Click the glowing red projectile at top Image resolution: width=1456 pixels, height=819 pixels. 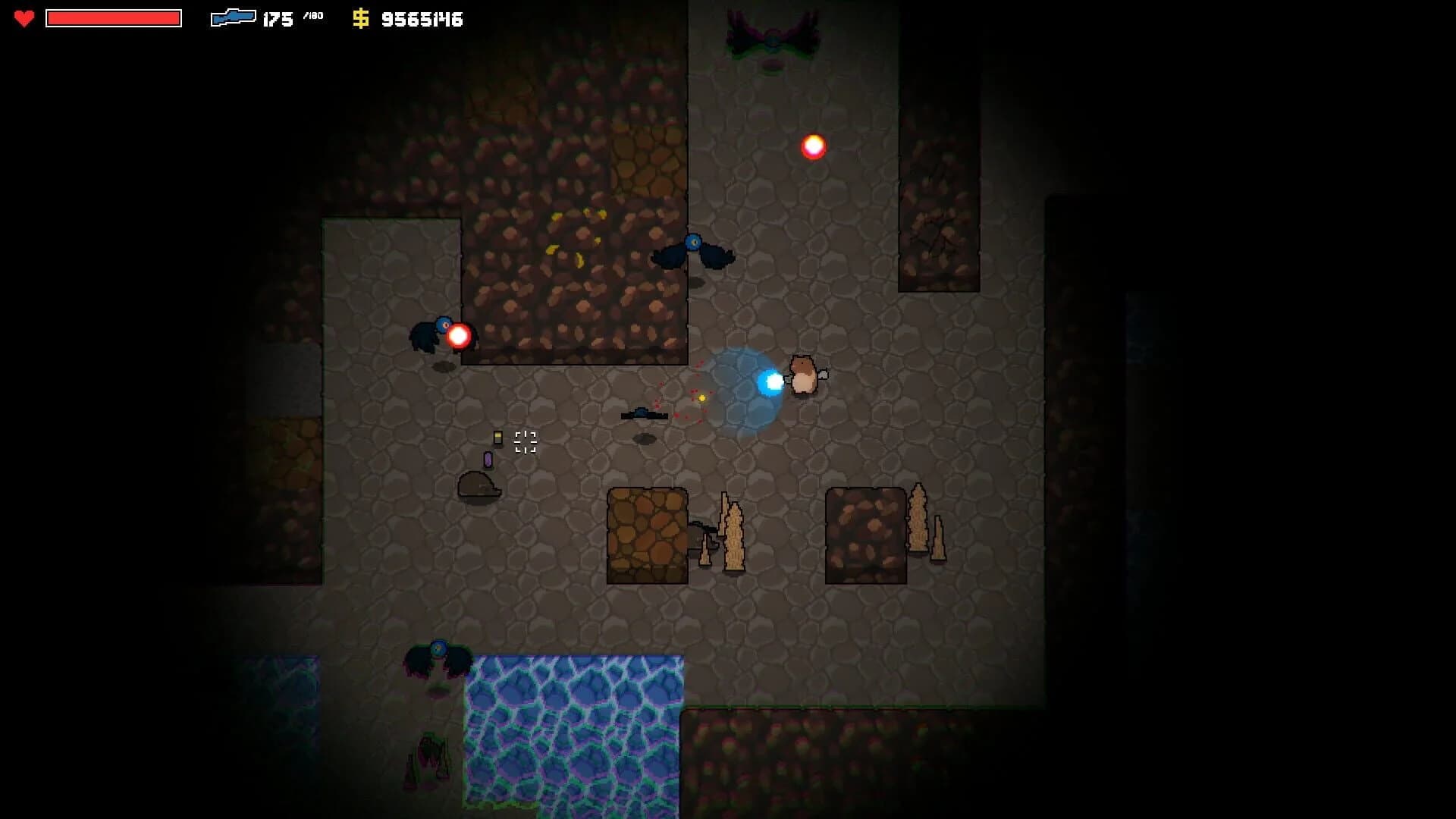point(814,148)
